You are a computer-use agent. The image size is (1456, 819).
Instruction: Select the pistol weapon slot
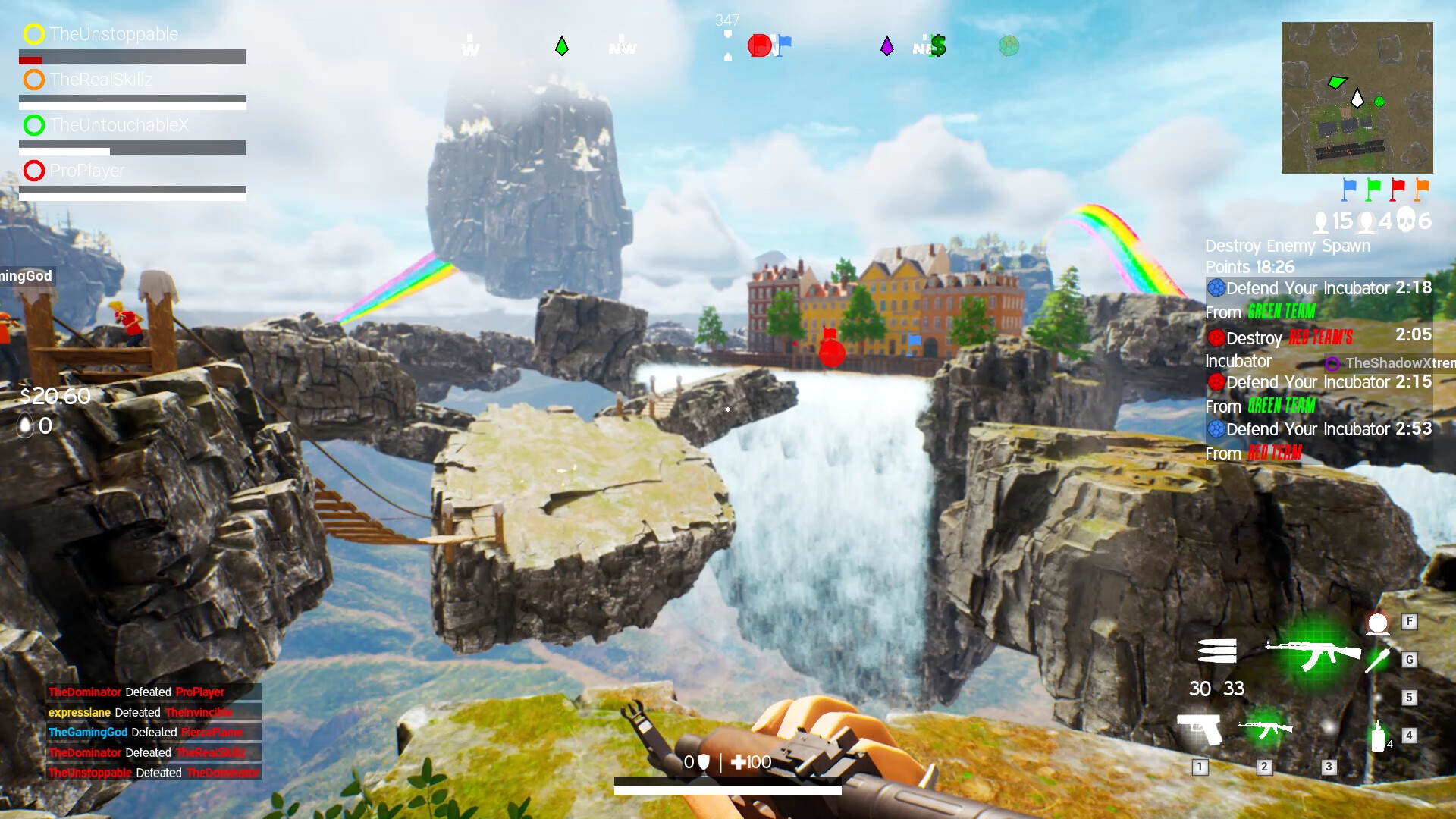click(x=1200, y=730)
